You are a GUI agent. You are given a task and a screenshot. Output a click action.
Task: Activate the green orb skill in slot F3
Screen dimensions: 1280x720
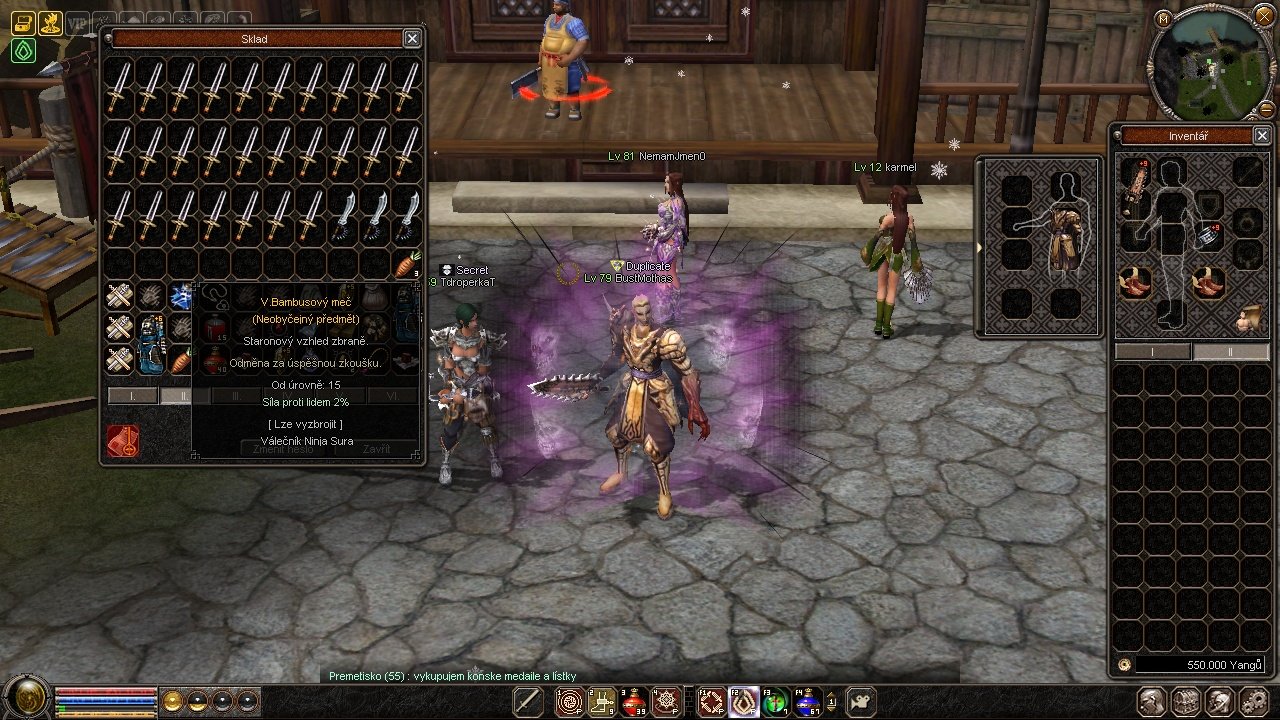(x=775, y=702)
